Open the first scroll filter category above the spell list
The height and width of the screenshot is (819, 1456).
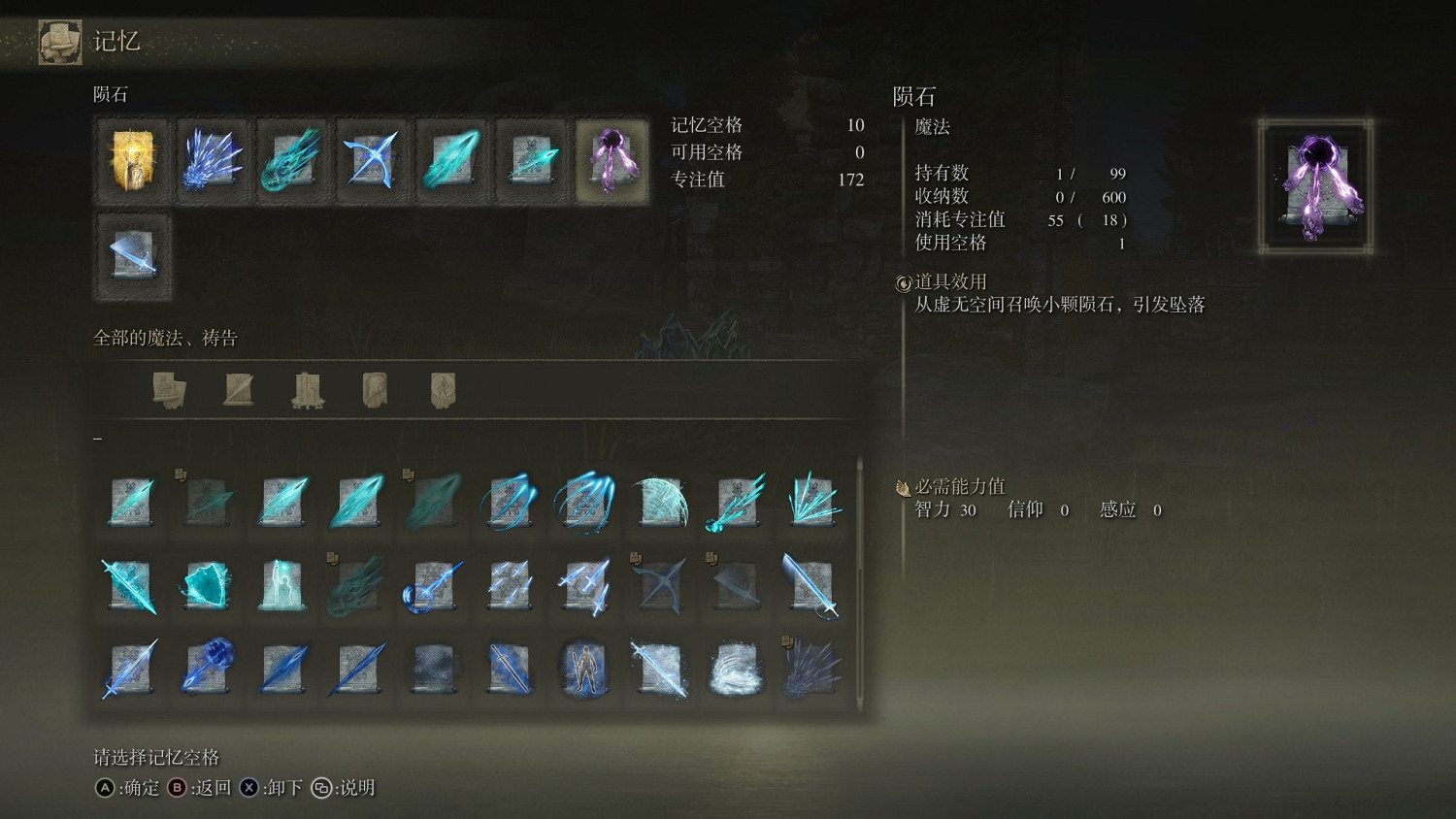171,386
